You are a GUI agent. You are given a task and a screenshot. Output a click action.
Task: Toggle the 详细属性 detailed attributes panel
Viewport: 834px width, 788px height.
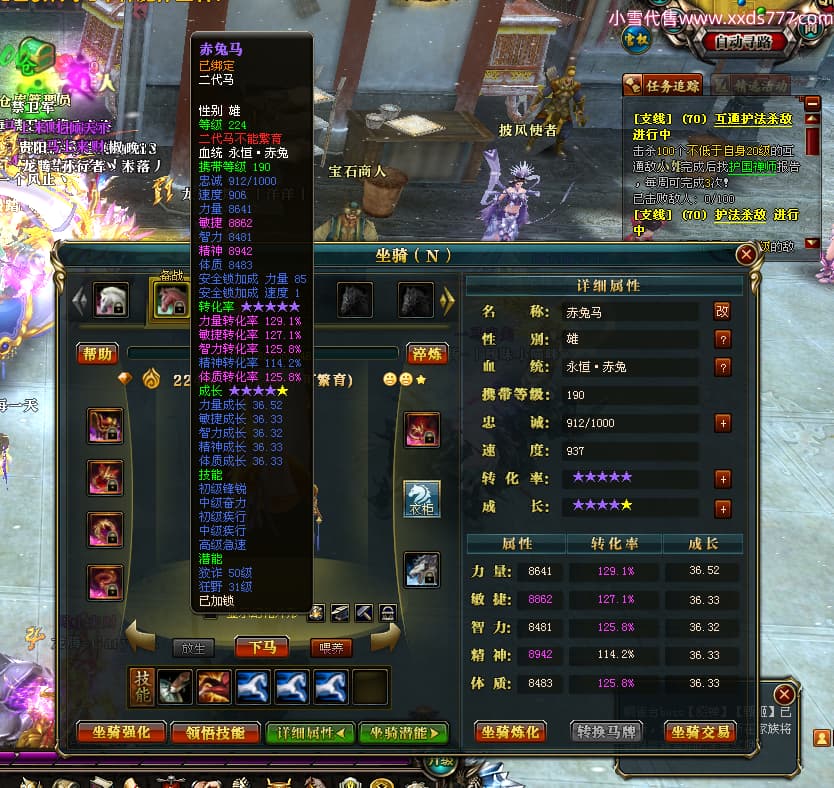308,733
